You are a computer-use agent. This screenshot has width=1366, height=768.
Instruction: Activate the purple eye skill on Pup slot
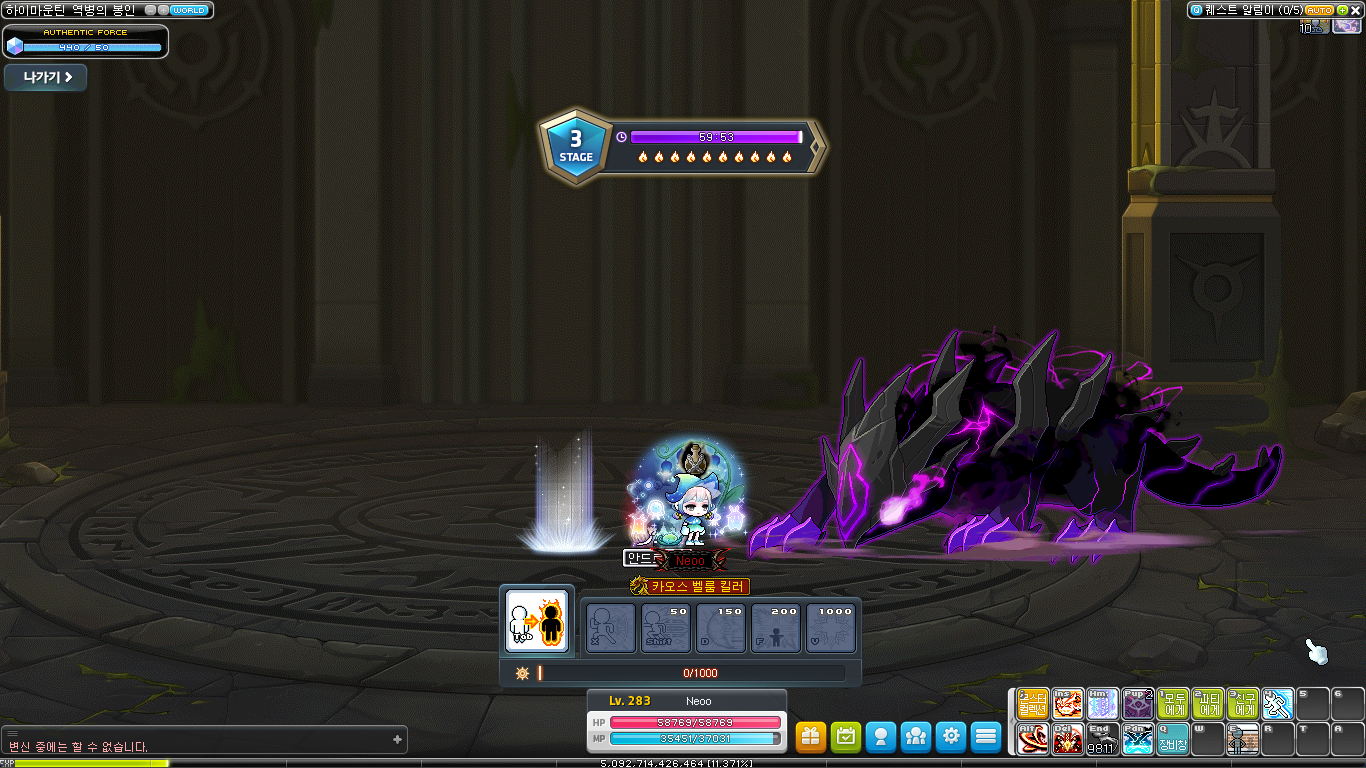pos(1138,704)
